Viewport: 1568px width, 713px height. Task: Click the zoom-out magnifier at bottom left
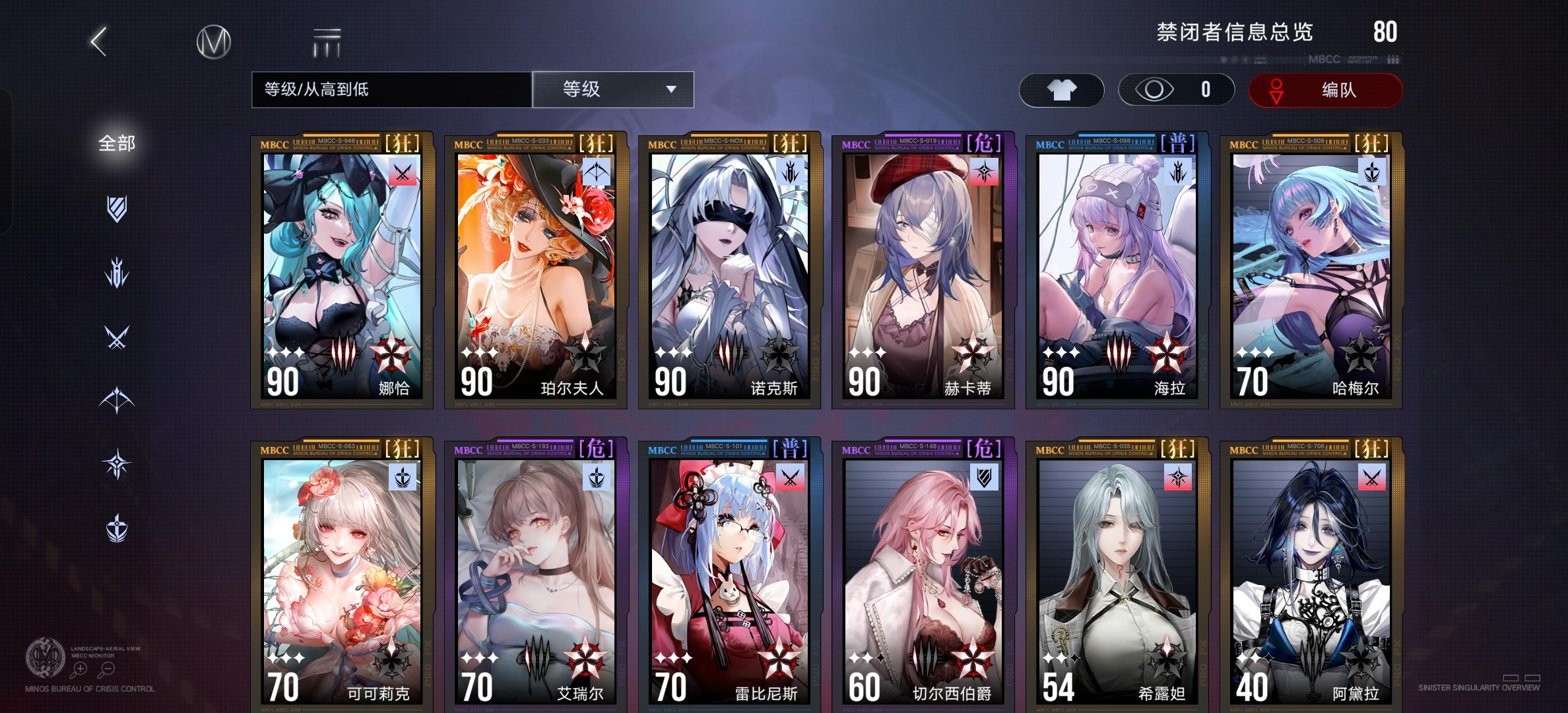(108, 670)
